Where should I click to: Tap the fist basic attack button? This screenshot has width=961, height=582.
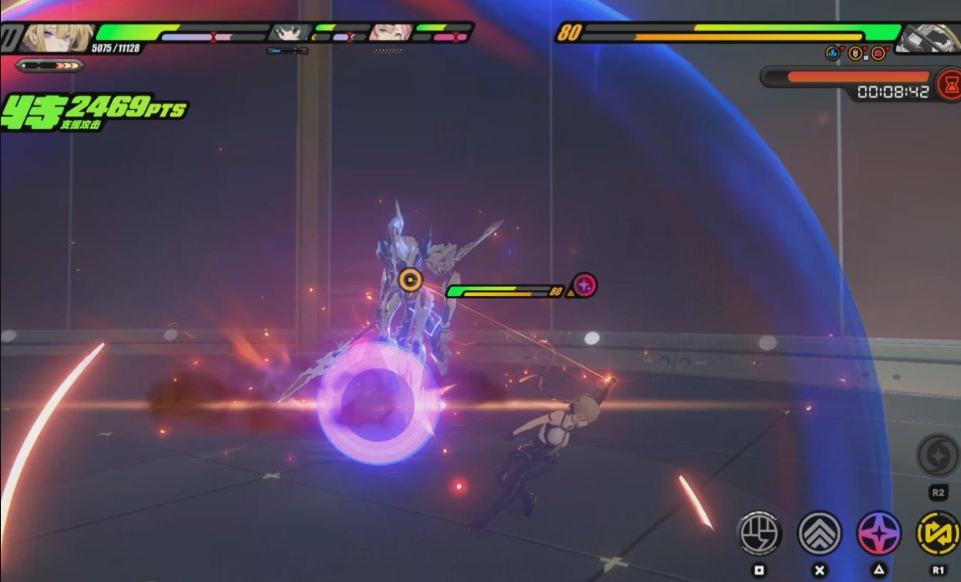tap(759, 533)
